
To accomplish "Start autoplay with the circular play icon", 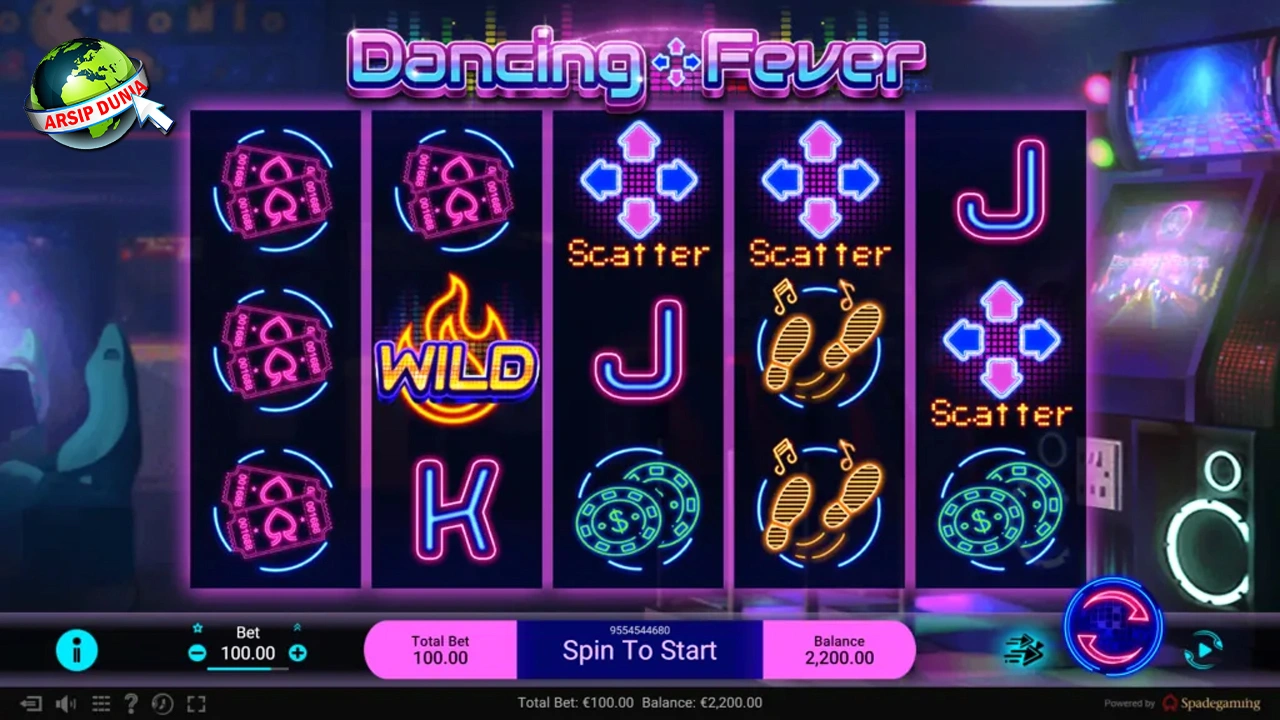I will (x=1204, y=650).
